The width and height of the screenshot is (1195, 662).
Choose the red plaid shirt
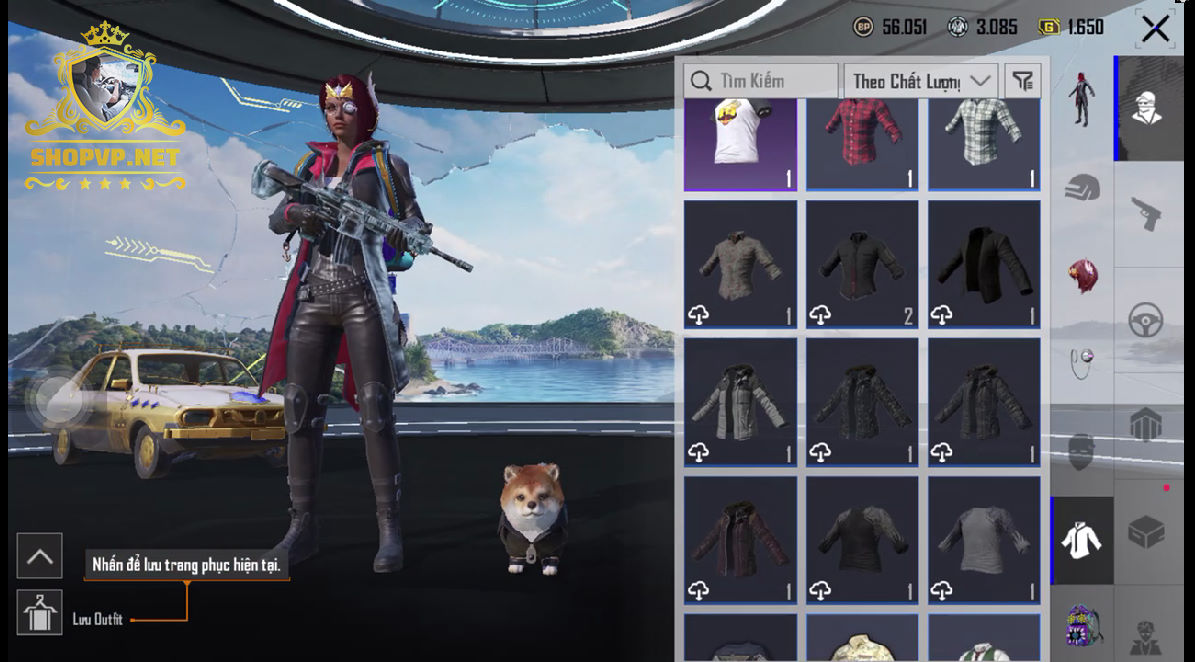862,143
